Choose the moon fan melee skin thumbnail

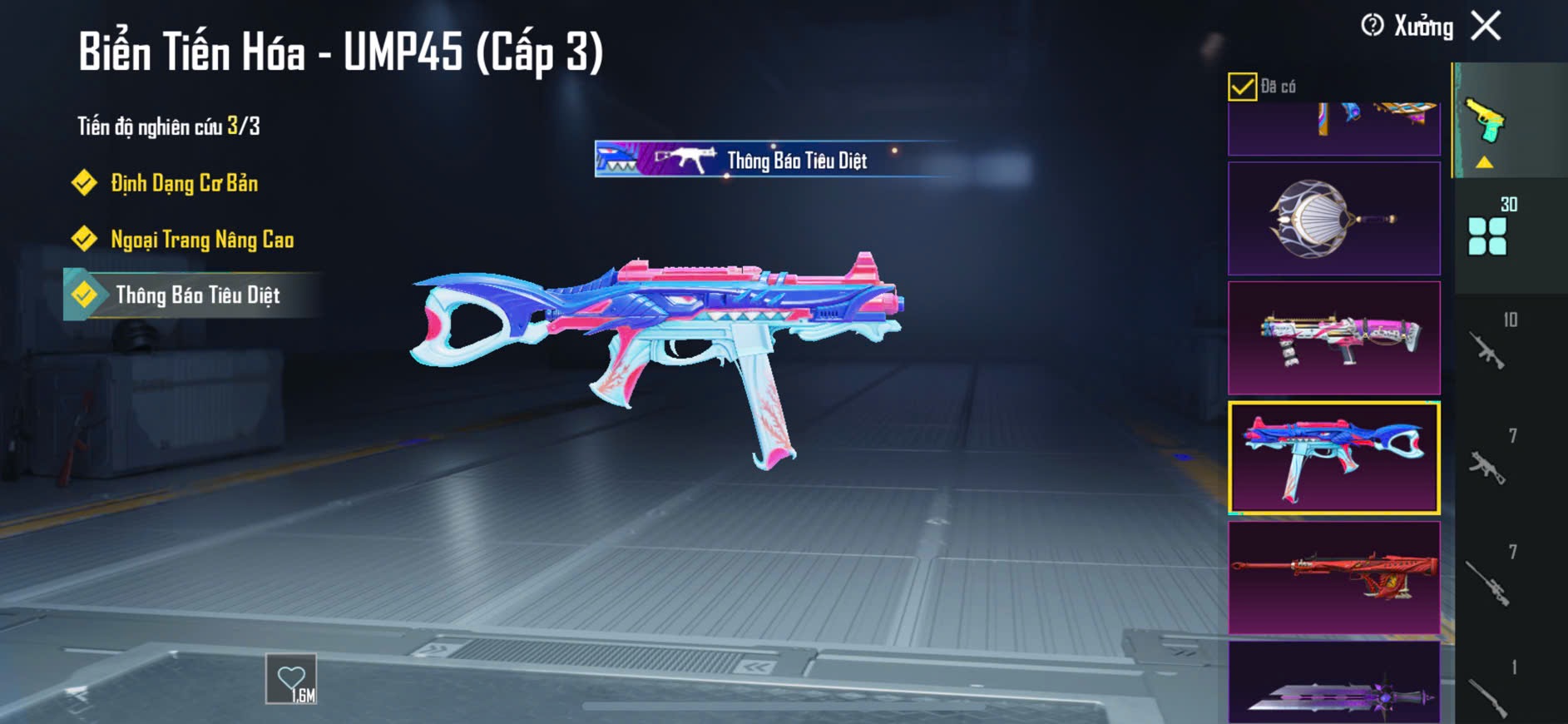1333,219
